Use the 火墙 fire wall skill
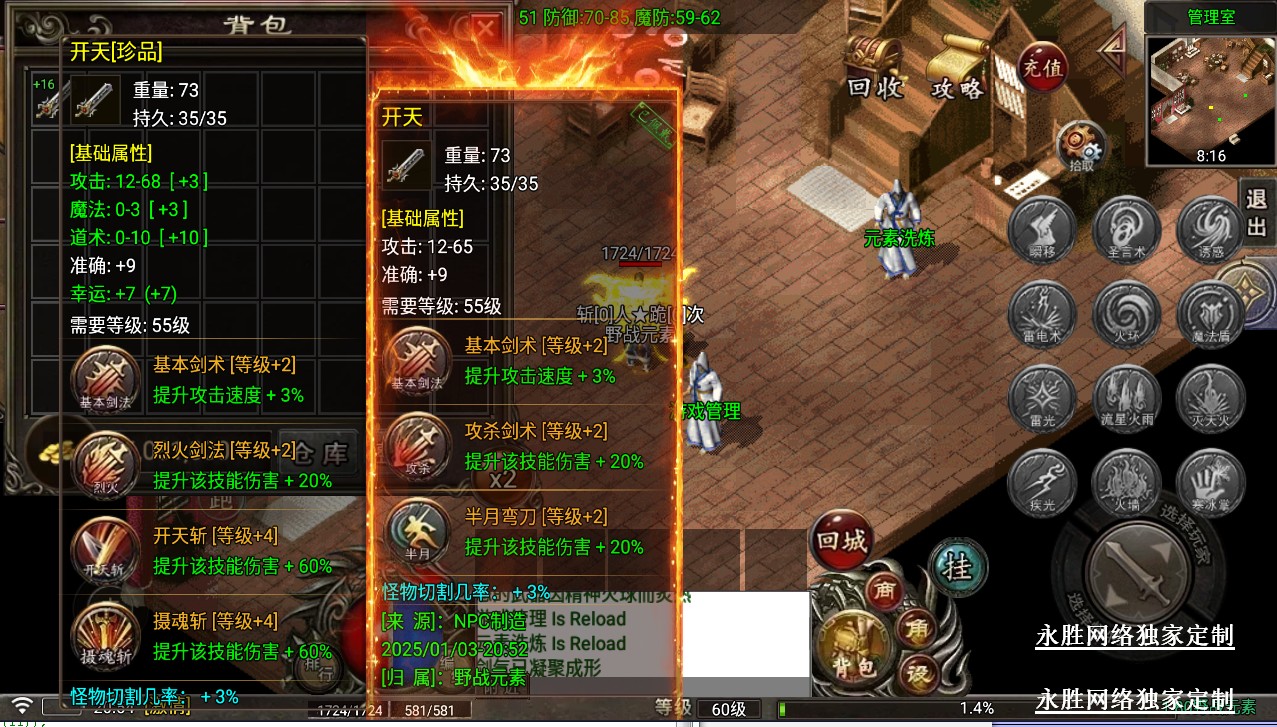The image size is (1277, 727). (1127, 483)
